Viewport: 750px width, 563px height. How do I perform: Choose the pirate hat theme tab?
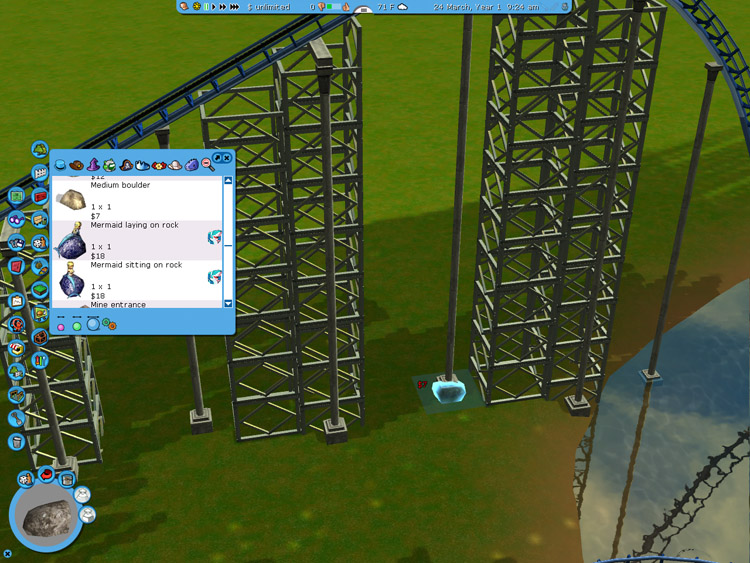(x=126, y=164)
